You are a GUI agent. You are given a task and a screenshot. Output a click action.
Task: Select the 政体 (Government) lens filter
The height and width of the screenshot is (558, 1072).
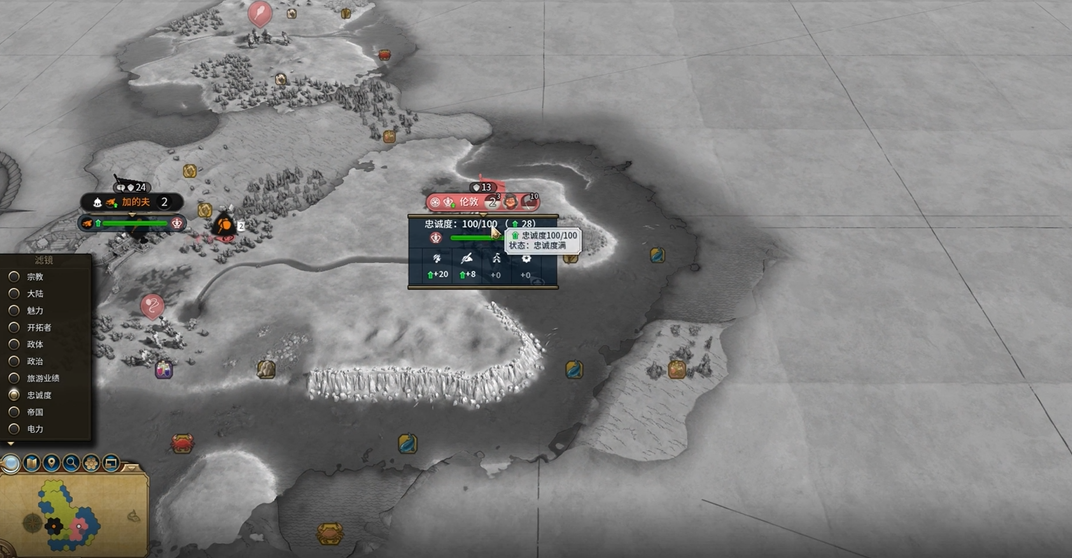click(x=15, y=344)
